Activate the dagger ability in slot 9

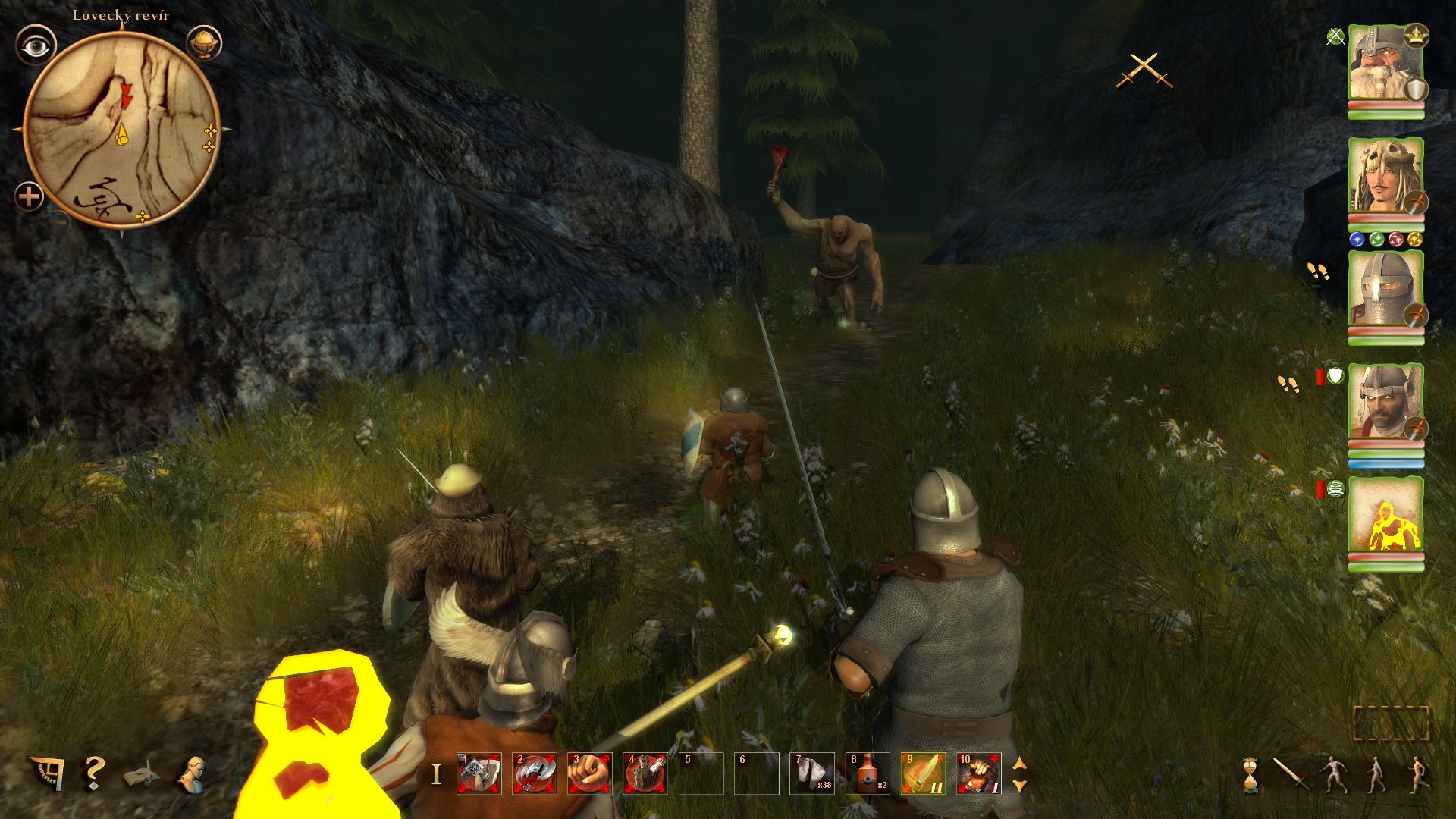(923, 773)
